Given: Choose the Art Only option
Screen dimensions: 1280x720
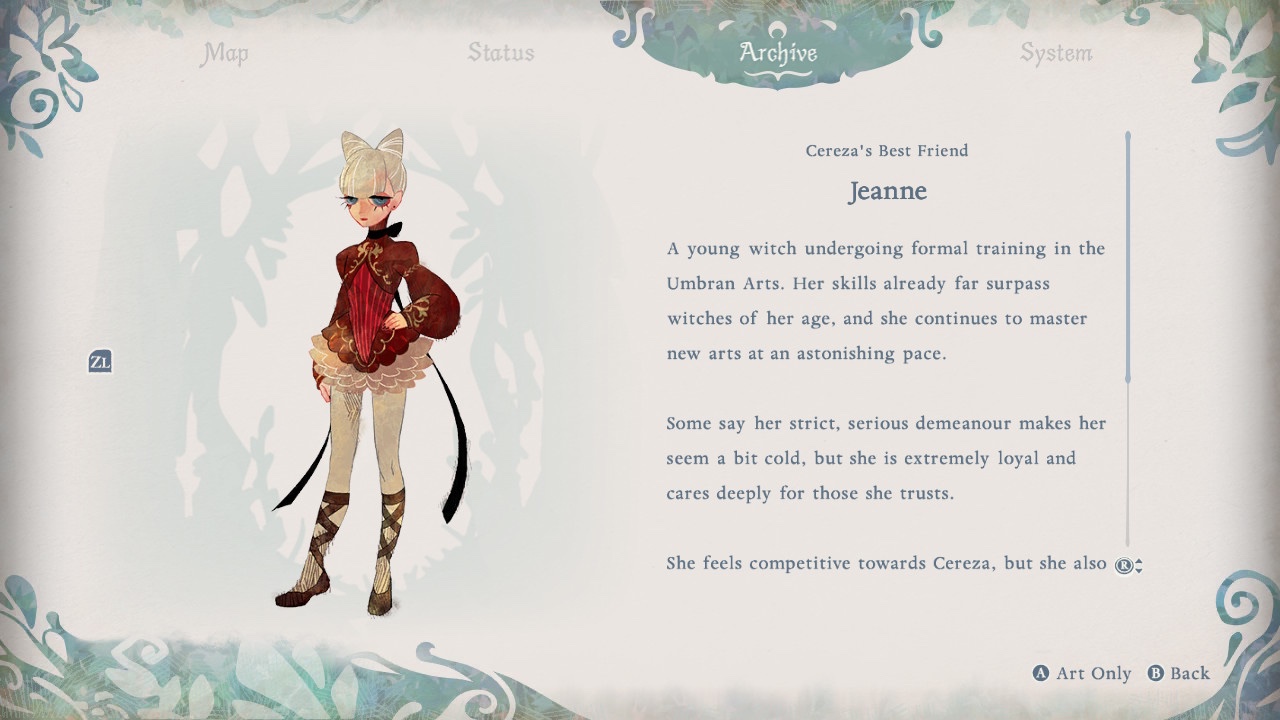Looking at the screenshot, I should click(x=1082, y=673).
